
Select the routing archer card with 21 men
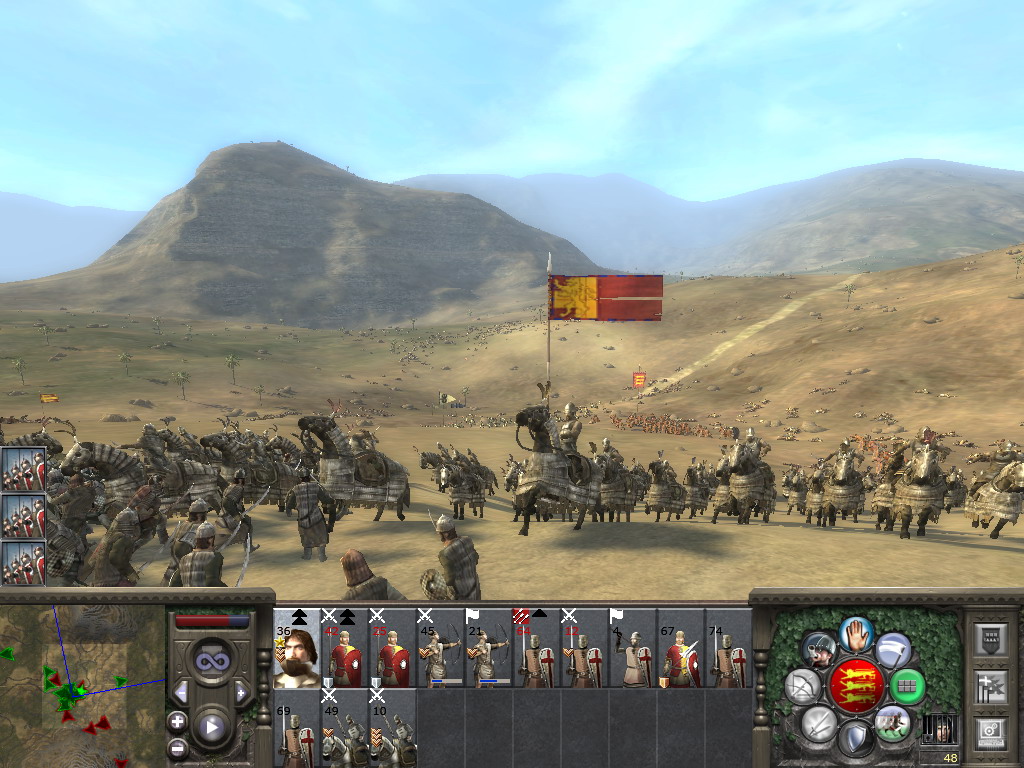489,648
